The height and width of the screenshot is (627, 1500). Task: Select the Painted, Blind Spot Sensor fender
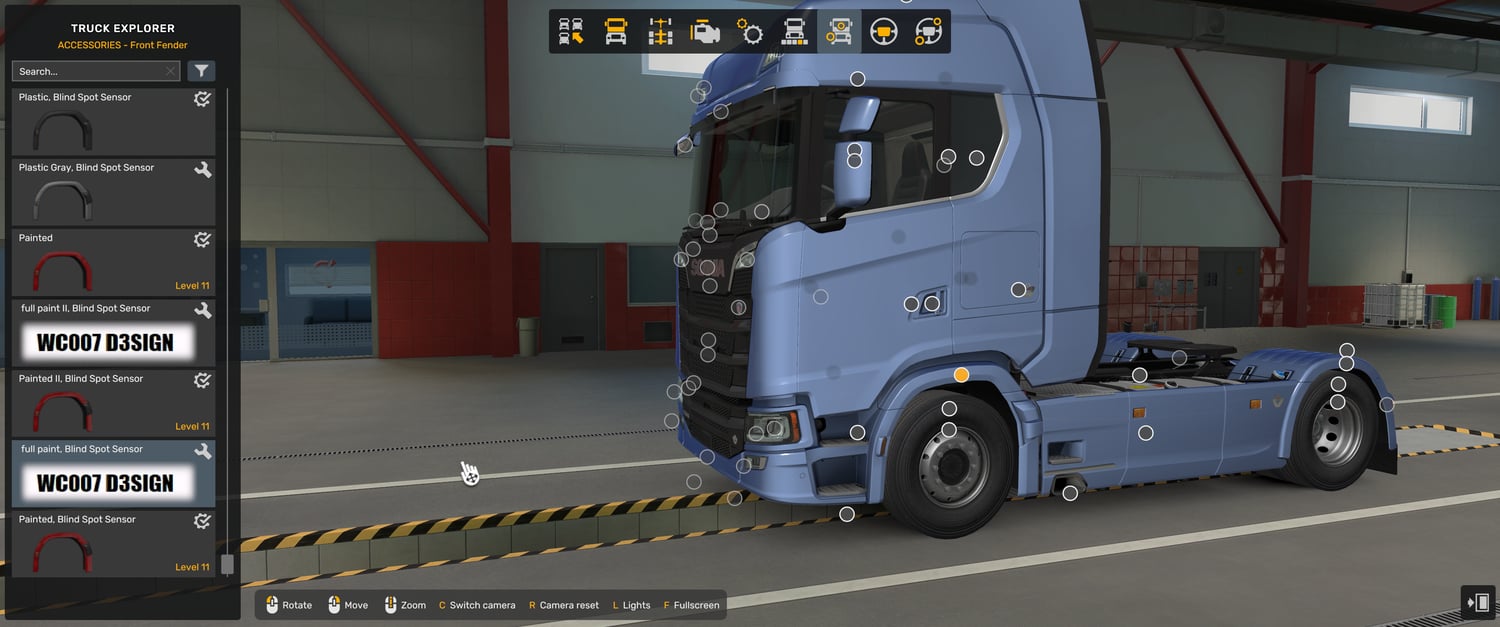[113, 544]
